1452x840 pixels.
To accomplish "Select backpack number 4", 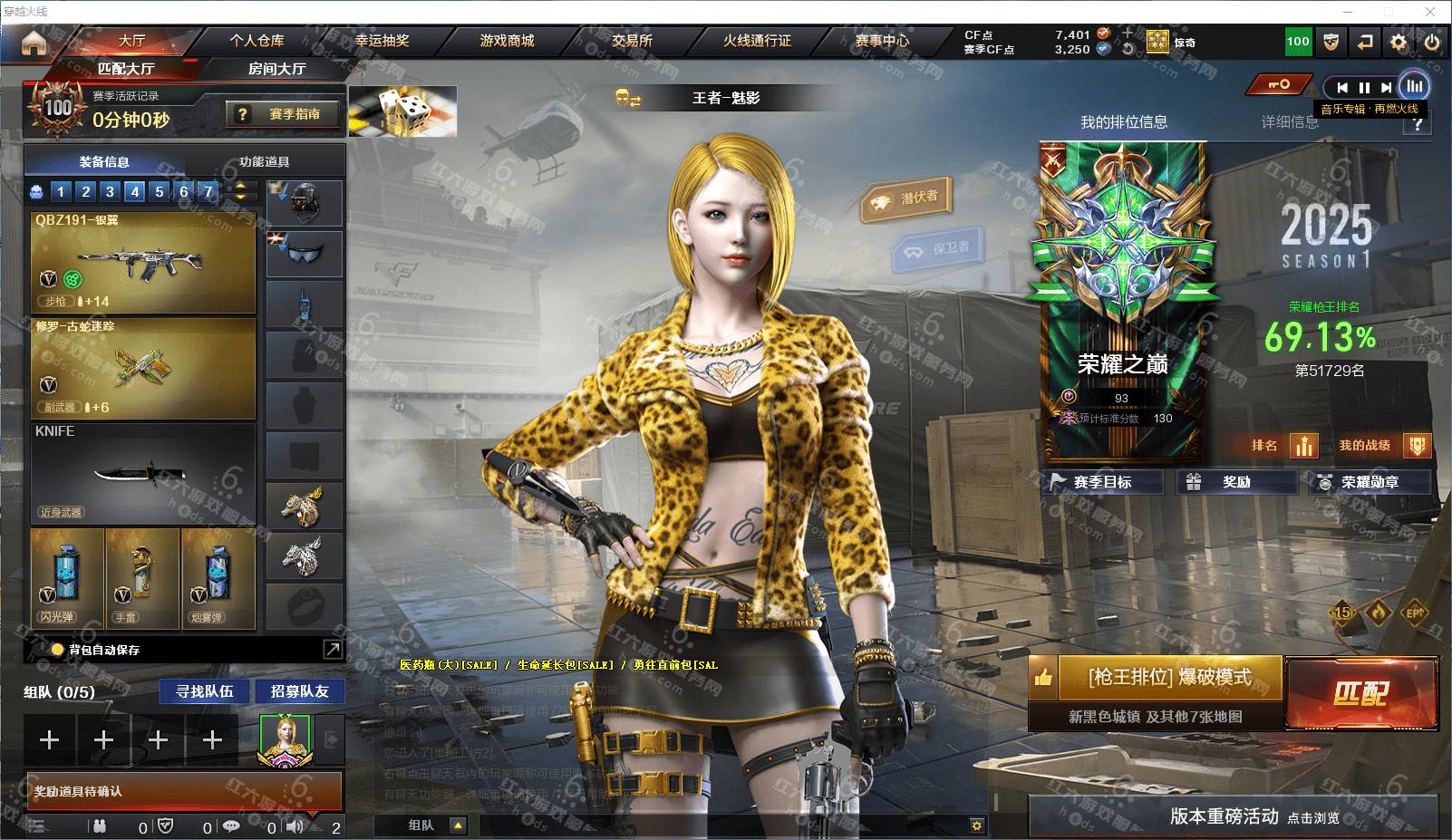I will pos(135,191).
